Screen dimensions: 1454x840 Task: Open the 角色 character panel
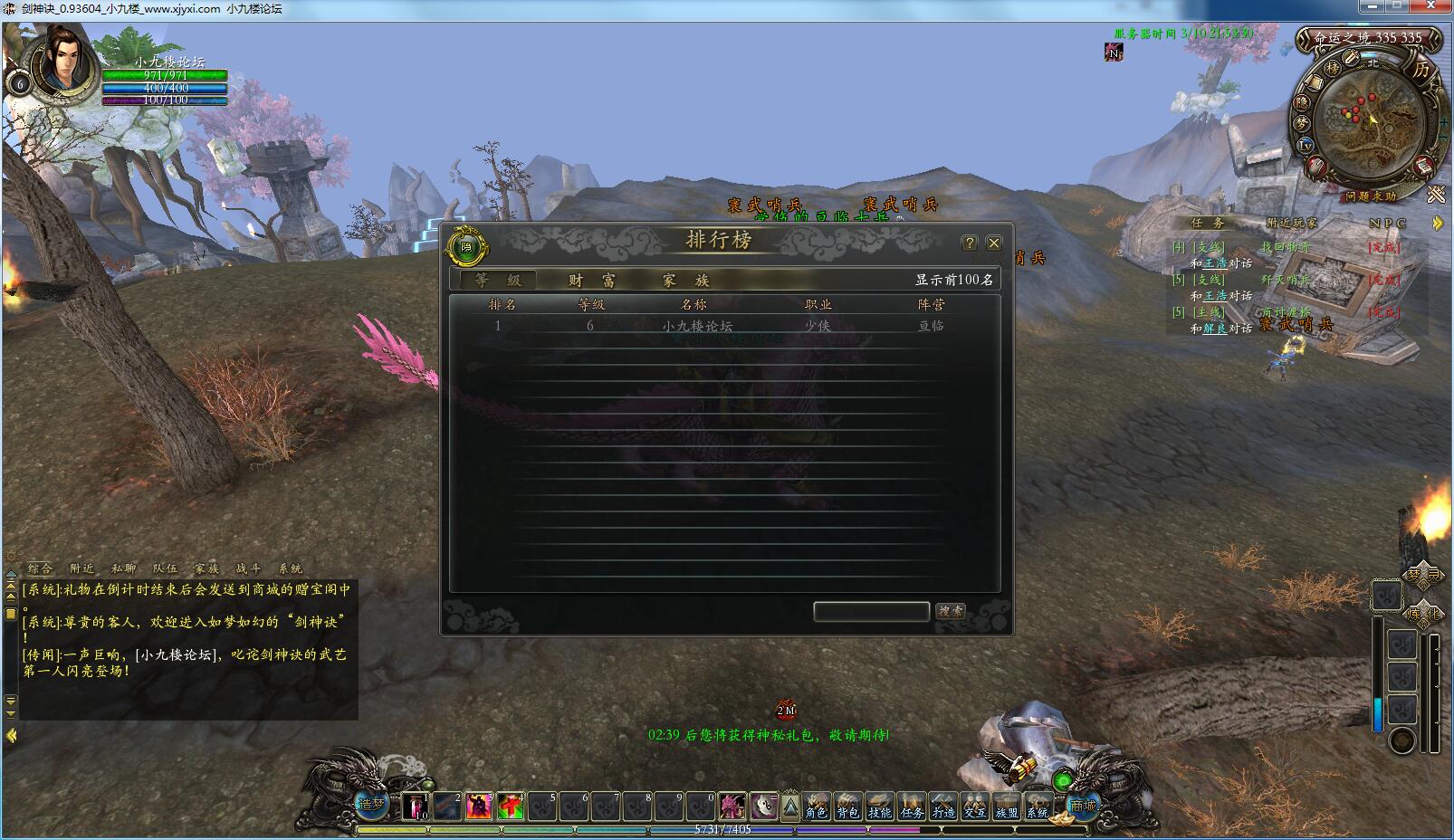click(816, 806)
